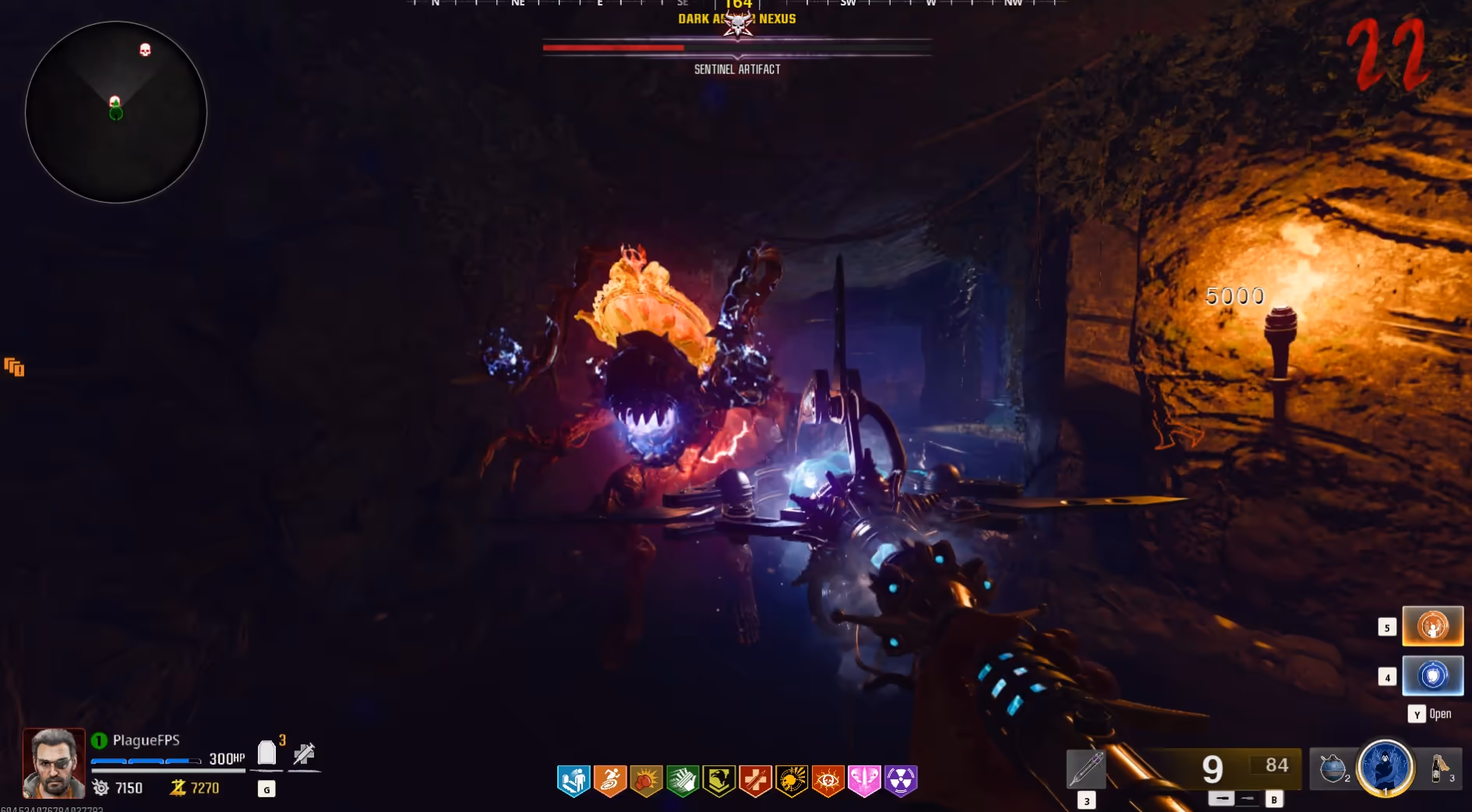Click the self-revive syringe icon

(304, 754)
